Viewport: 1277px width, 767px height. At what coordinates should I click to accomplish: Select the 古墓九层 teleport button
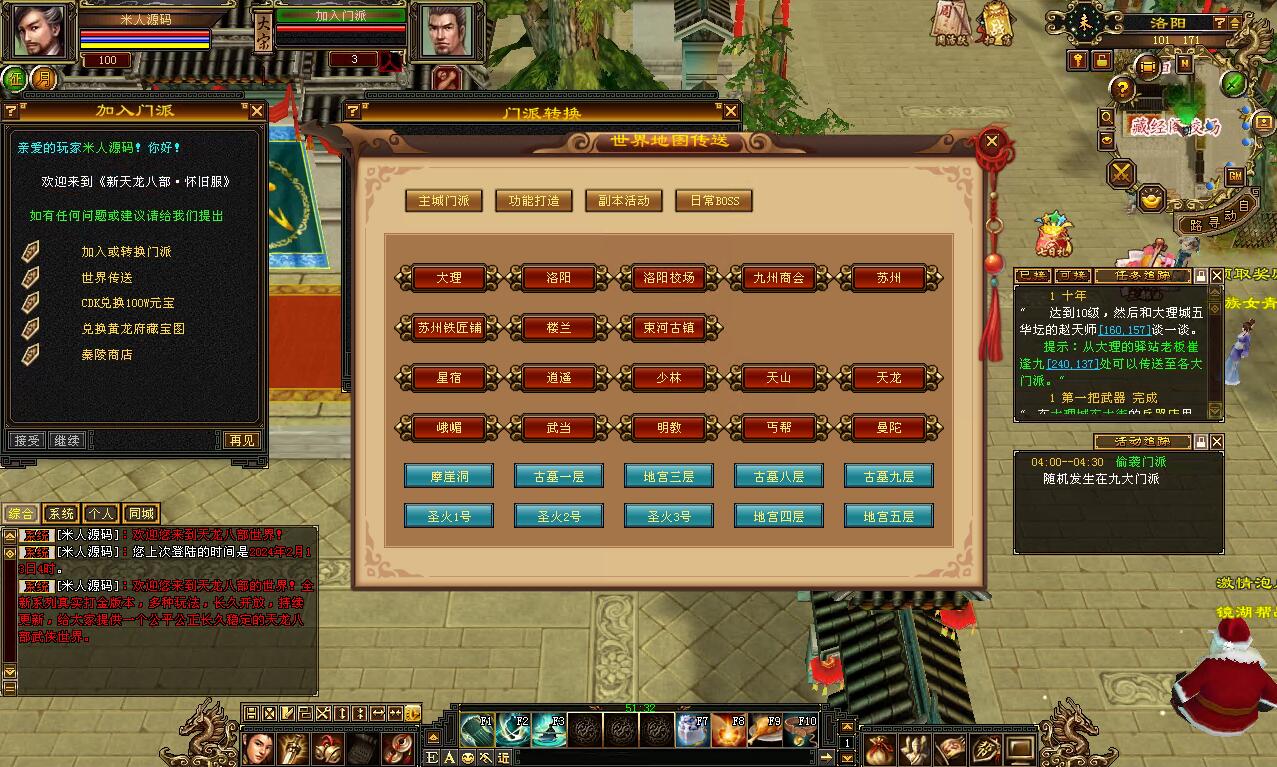[889, 476]
